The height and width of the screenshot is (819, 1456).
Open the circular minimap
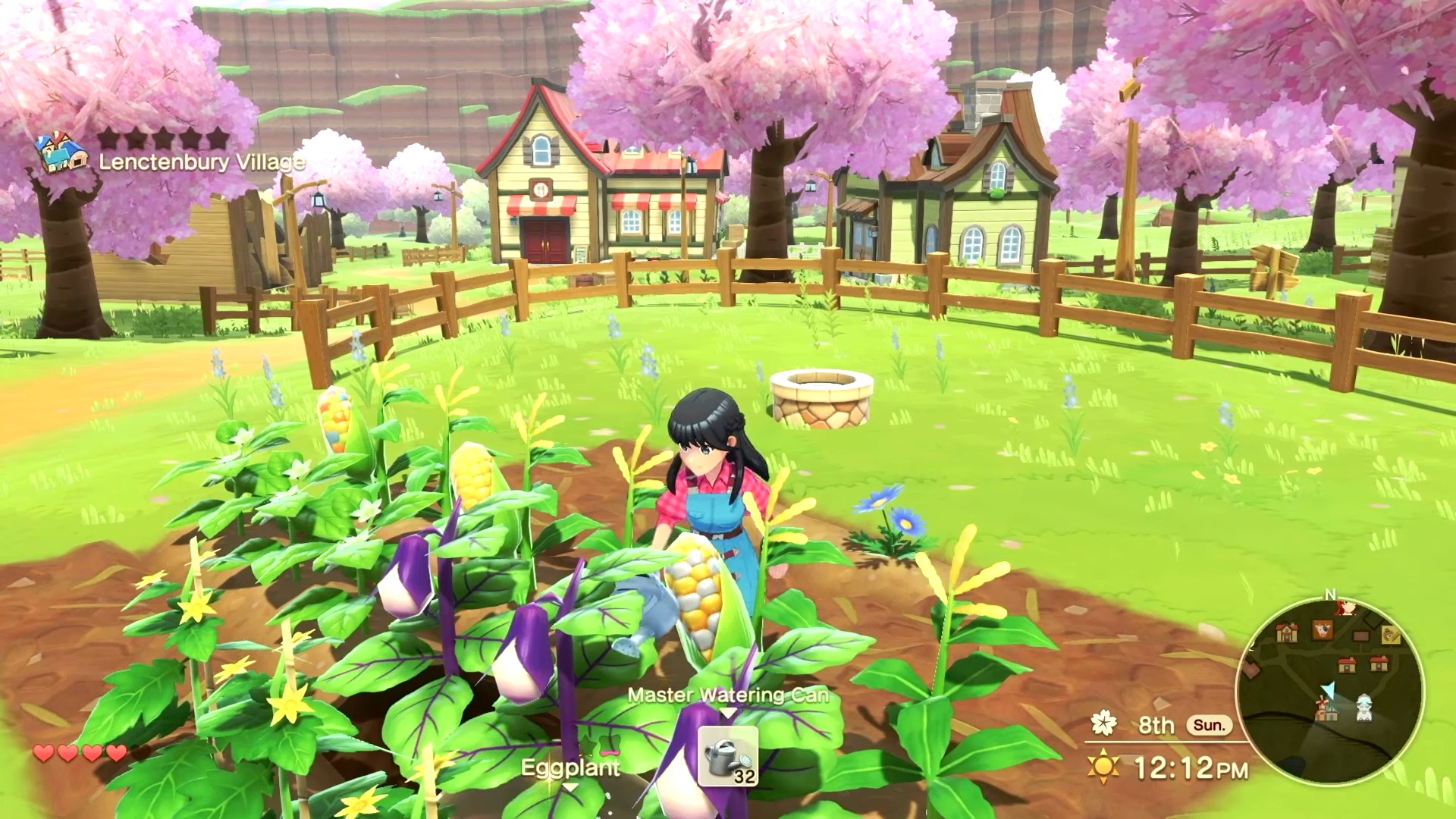(1329, 690)
